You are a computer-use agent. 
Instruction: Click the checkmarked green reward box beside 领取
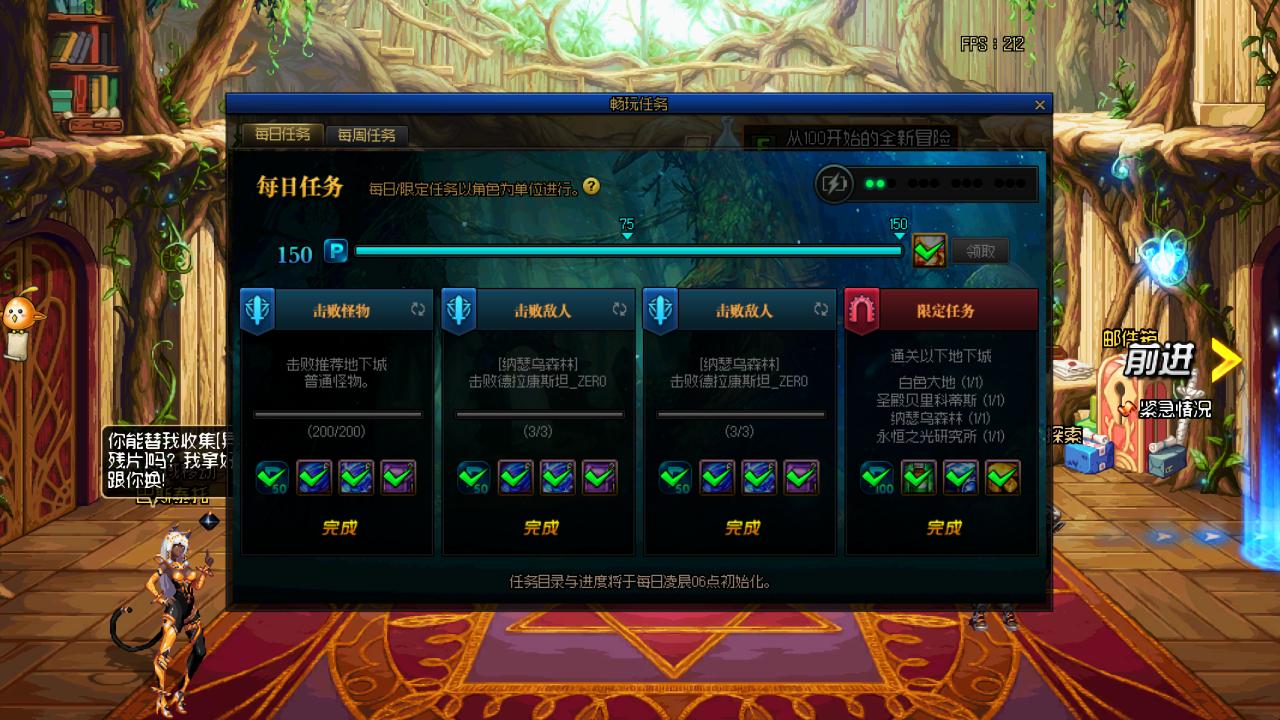point(928,249)
